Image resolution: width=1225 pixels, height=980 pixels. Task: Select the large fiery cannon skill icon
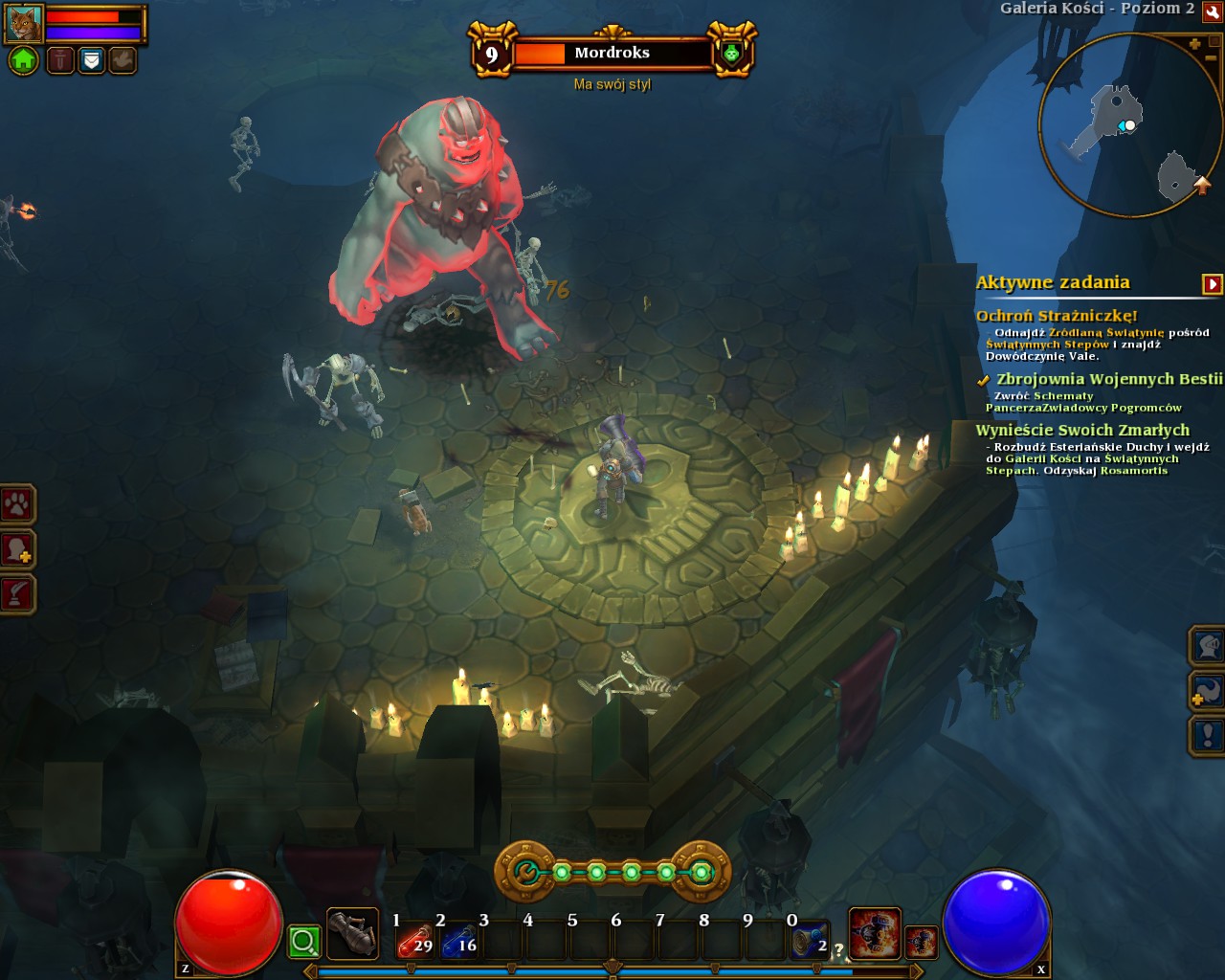pyautogui.click(x=875, y=934)
